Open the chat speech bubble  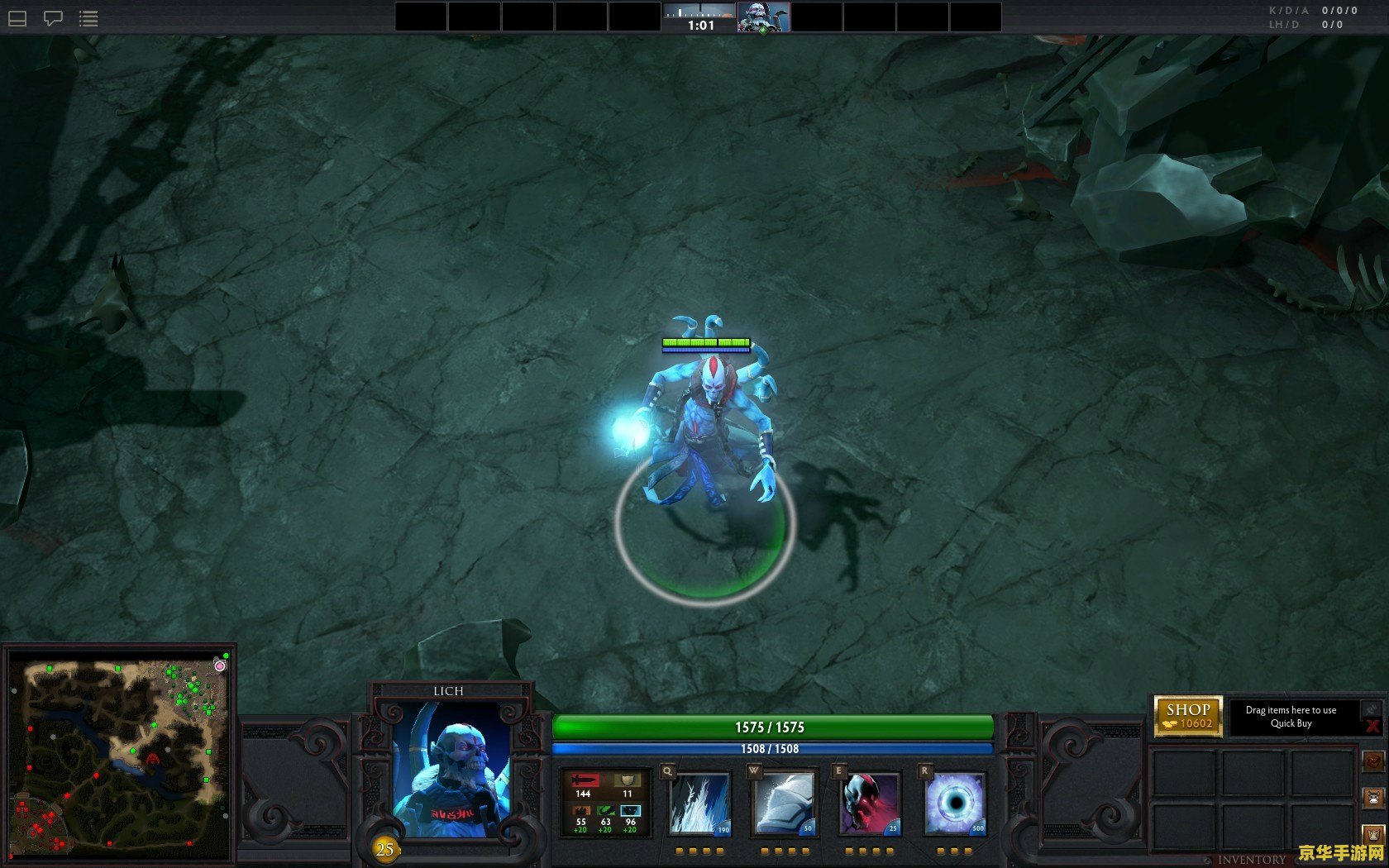coord(53,18)
